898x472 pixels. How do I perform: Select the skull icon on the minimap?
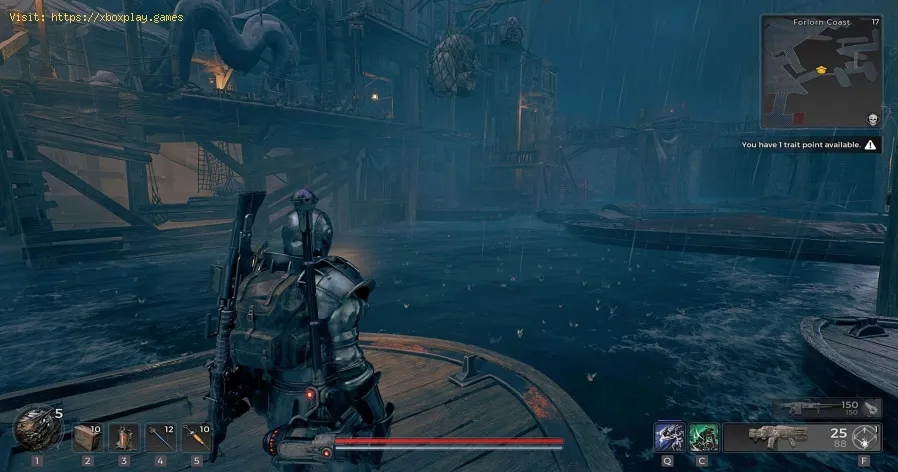tap(872, 119)
